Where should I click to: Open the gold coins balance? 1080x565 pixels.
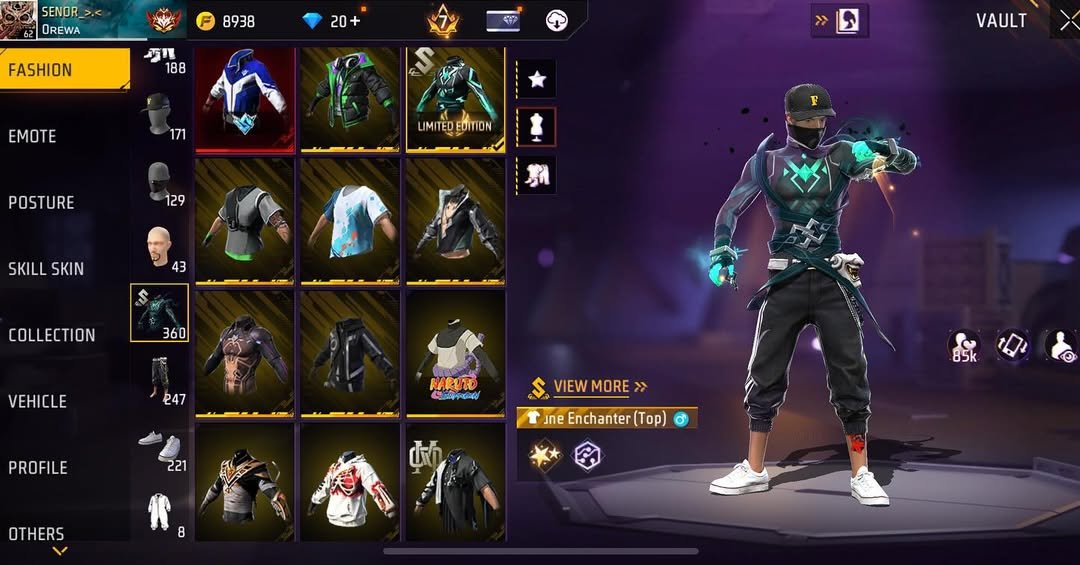(x=227, y=21)
